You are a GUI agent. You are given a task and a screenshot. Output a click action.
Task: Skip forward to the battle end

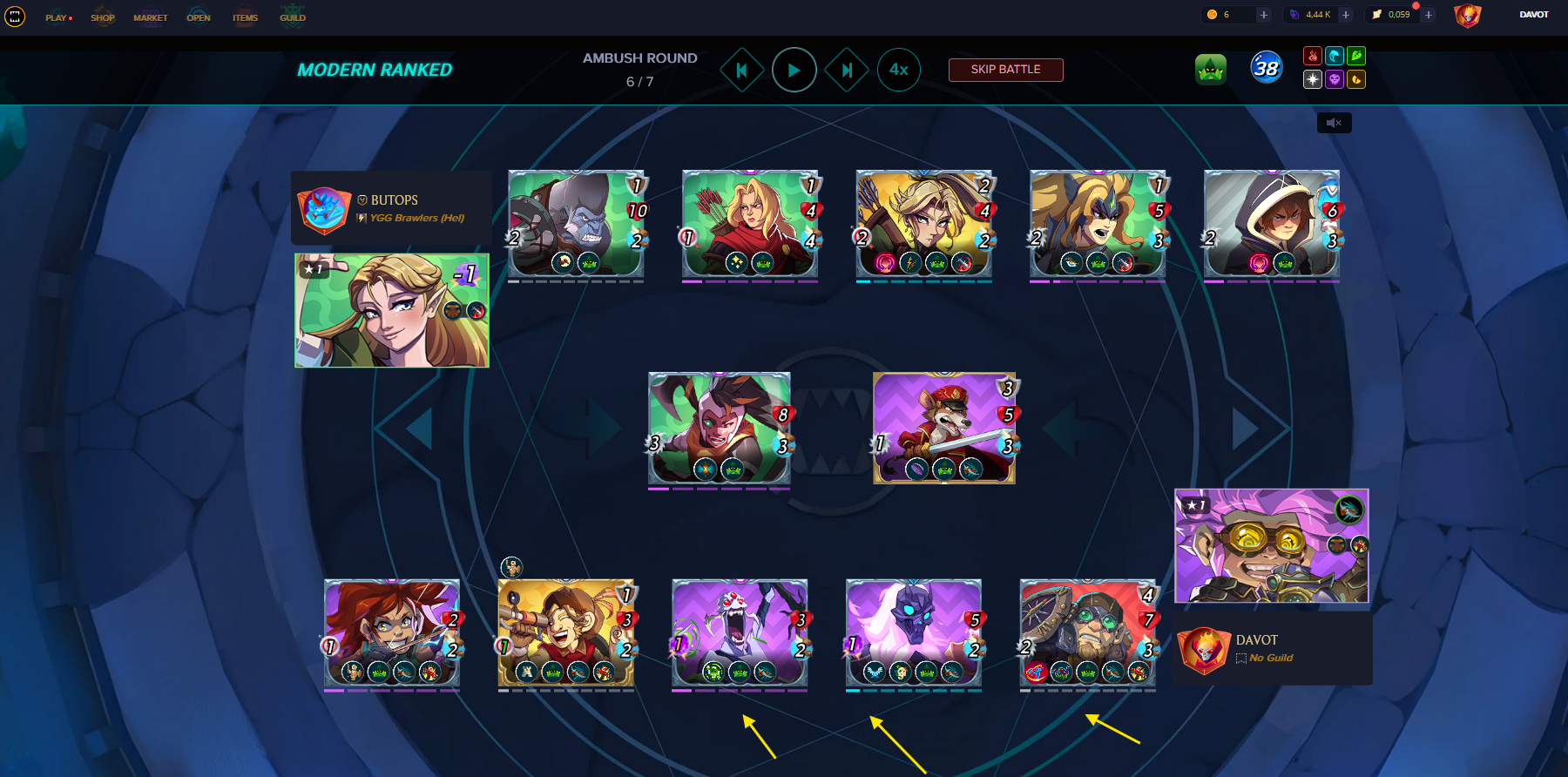(844, 70)
